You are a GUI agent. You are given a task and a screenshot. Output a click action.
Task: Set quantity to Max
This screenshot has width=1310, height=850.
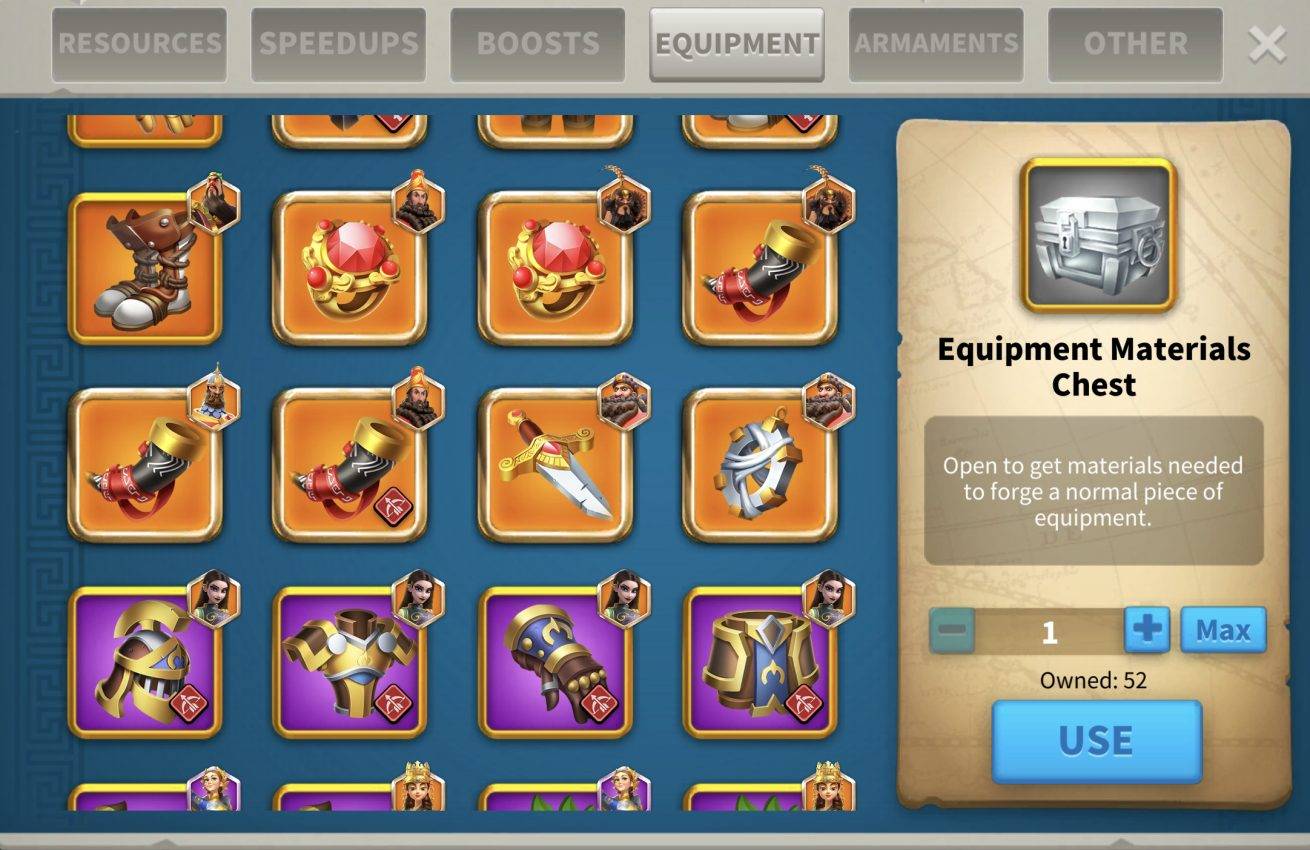click(1223, 630)
